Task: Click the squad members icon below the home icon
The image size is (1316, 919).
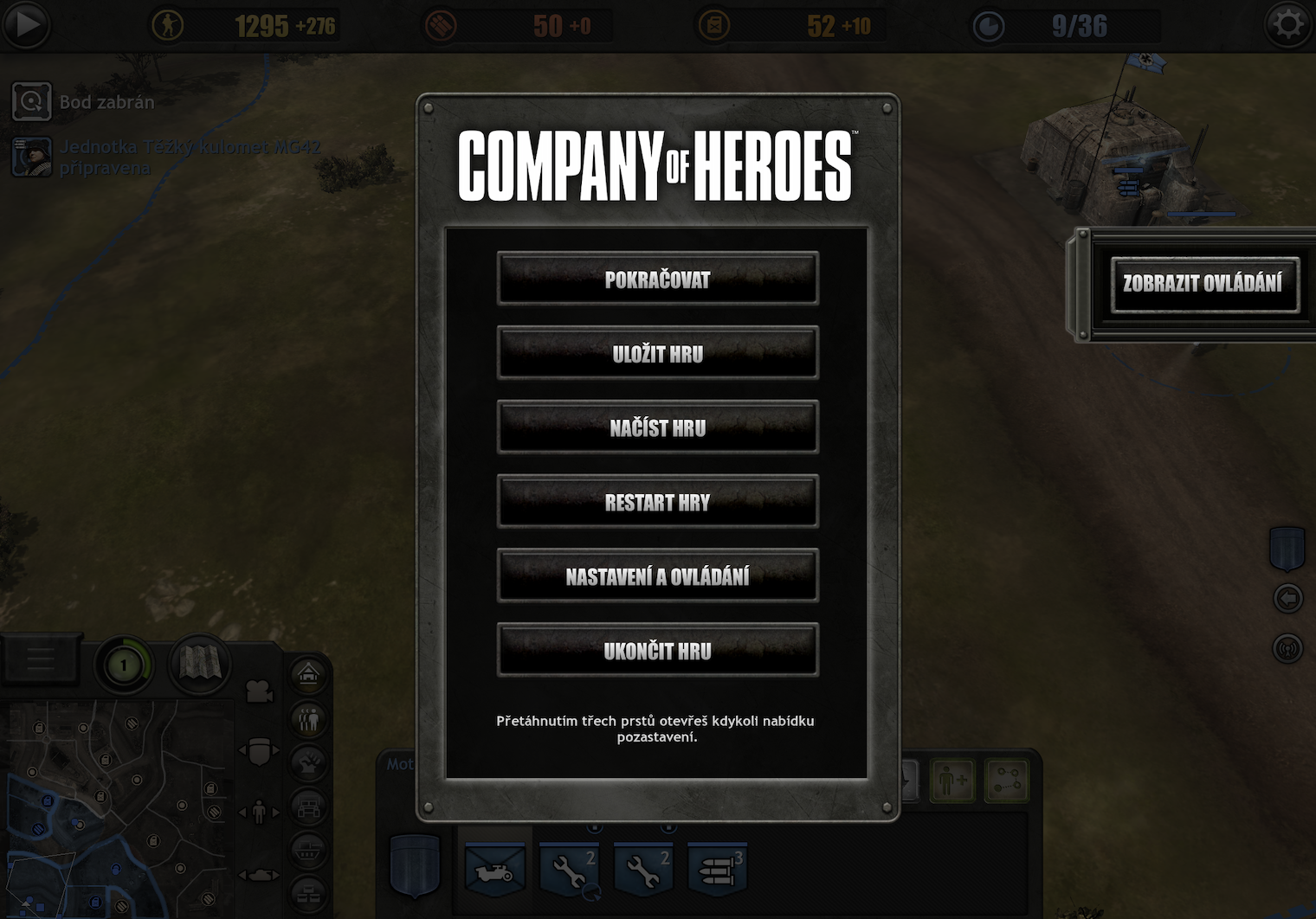Action: pyautogui.click(x=308, y=719)
